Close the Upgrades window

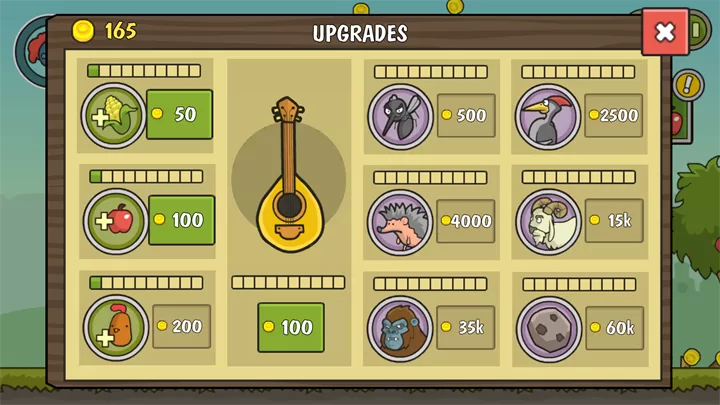665,32
